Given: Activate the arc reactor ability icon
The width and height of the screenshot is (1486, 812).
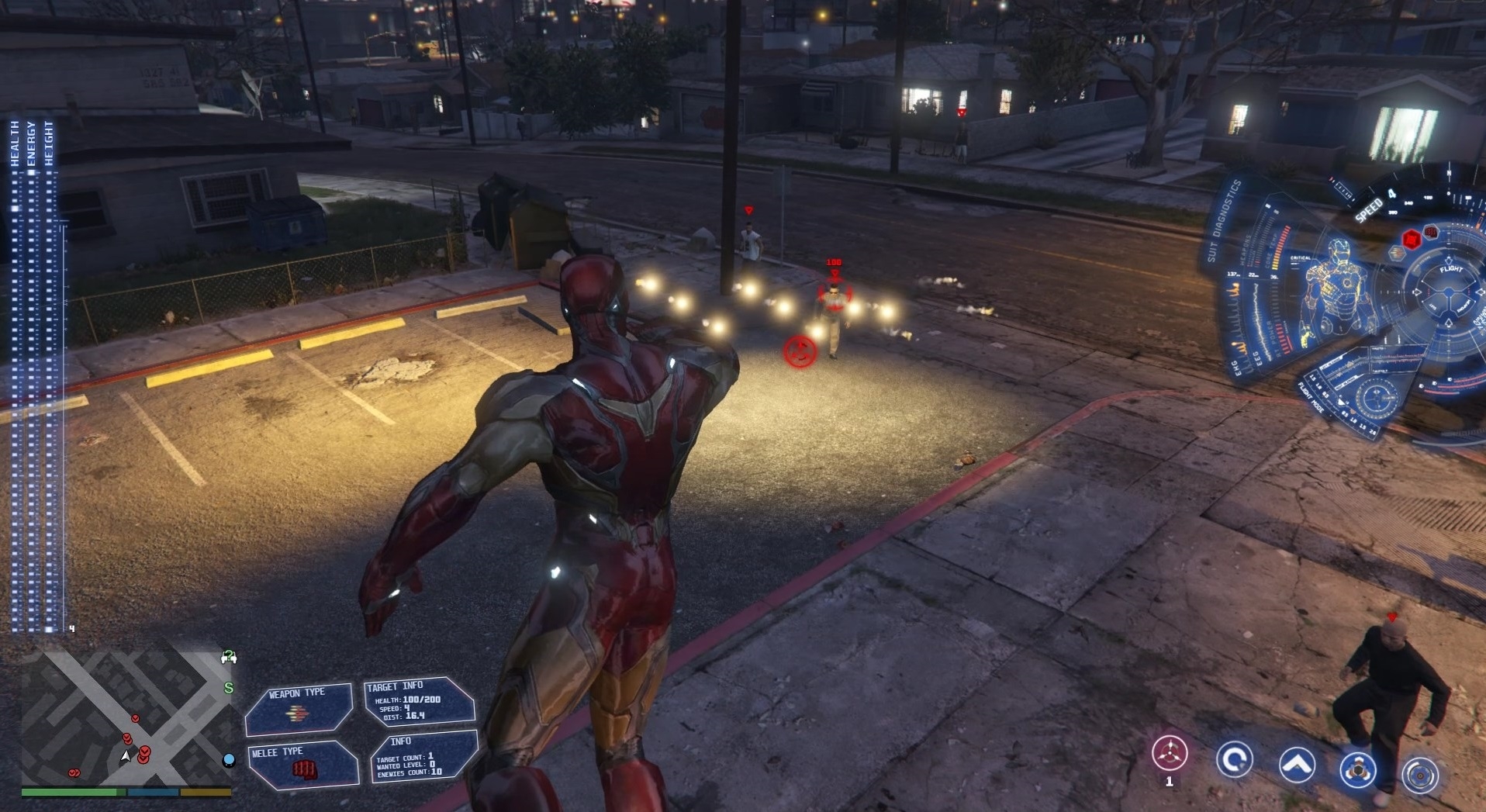Looking at the screenshot, I should [x=1420, y=775].
